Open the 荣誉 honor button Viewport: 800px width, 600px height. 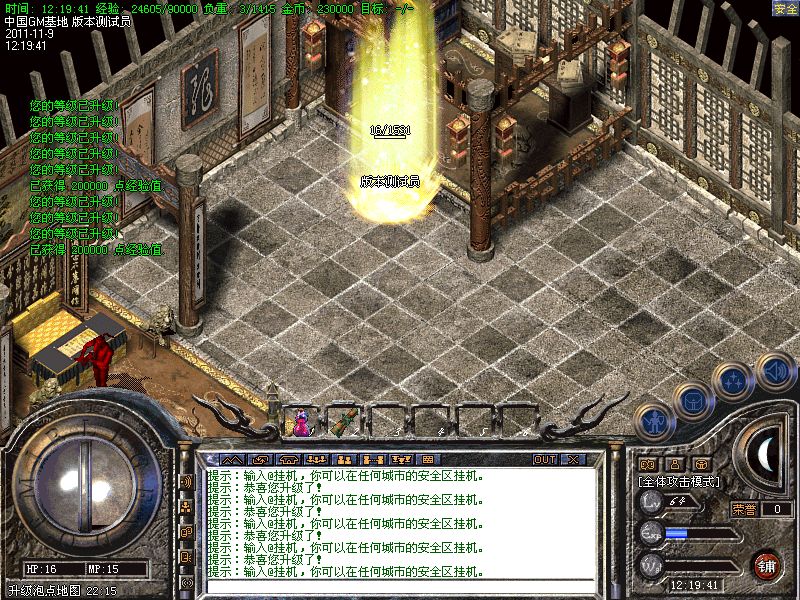745,509
